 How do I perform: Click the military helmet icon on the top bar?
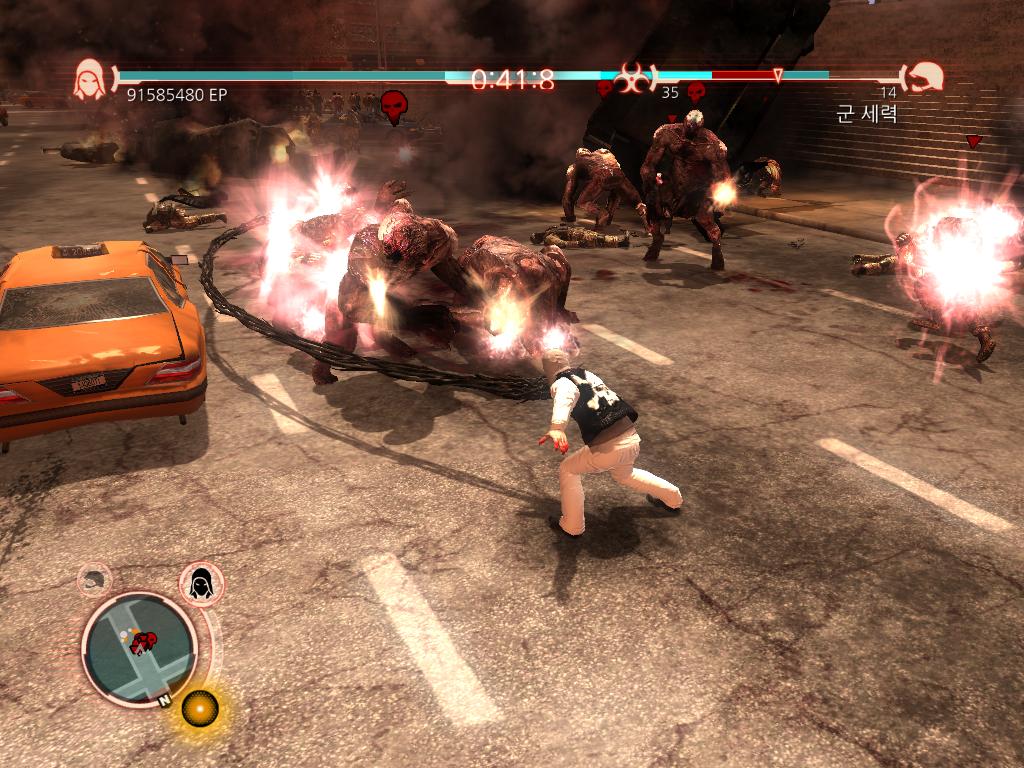pyautogui.click(x=924, y=78)
